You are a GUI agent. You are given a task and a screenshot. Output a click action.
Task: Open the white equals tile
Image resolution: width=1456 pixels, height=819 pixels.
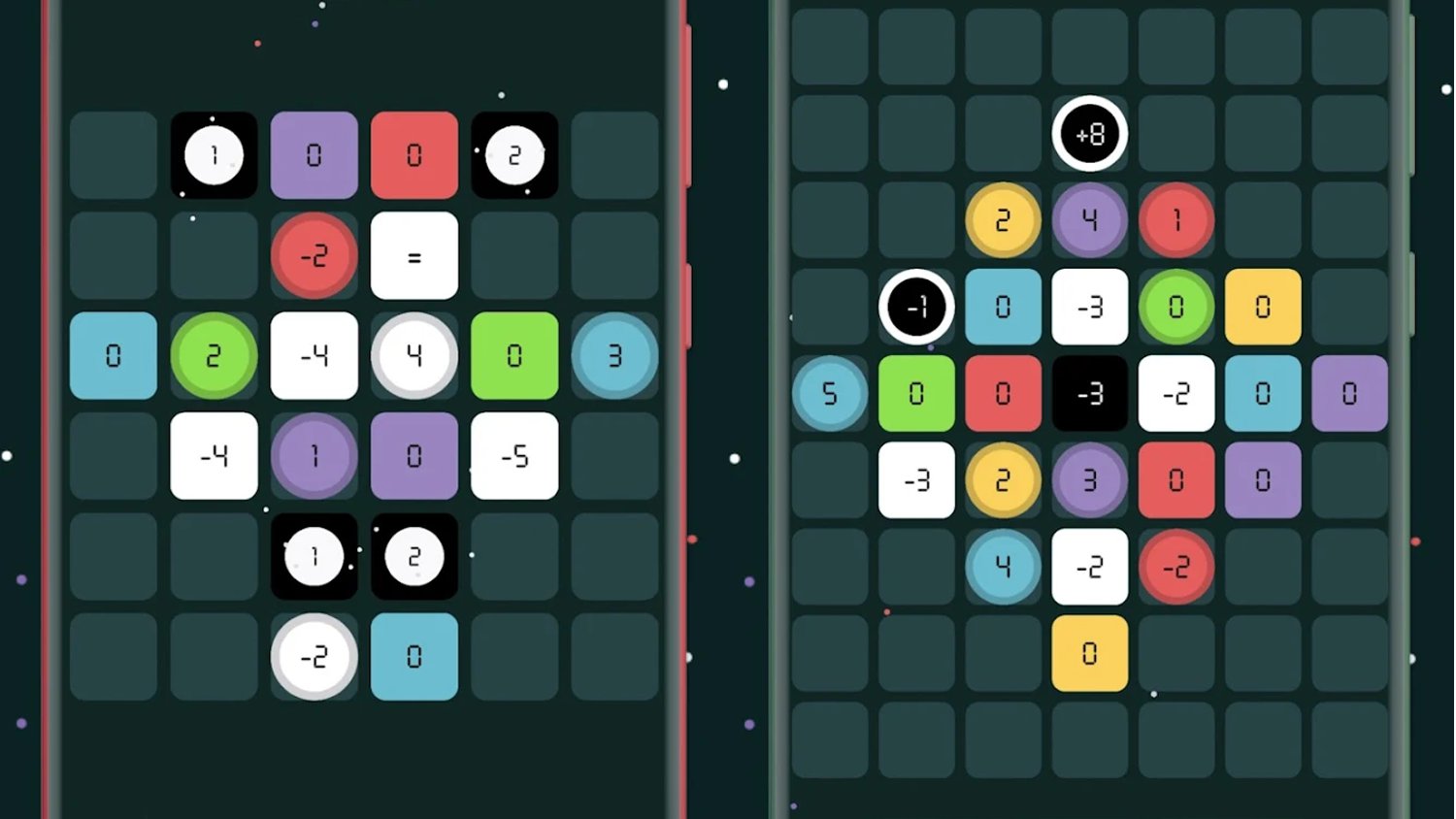(x=414, y=255)
